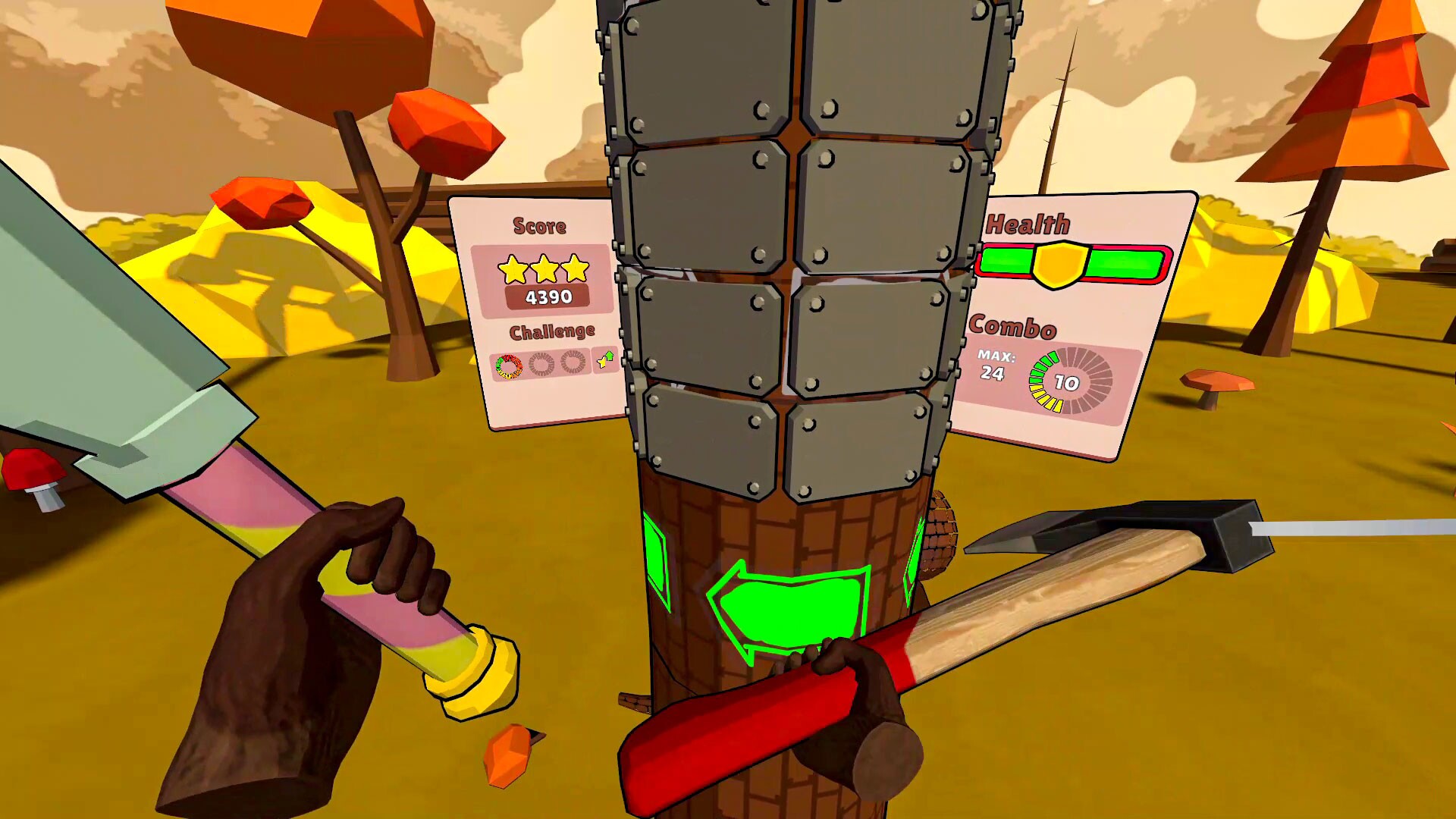Expand the Score panel header
This screenshot has width=1456, height=819.
(541, 225)
